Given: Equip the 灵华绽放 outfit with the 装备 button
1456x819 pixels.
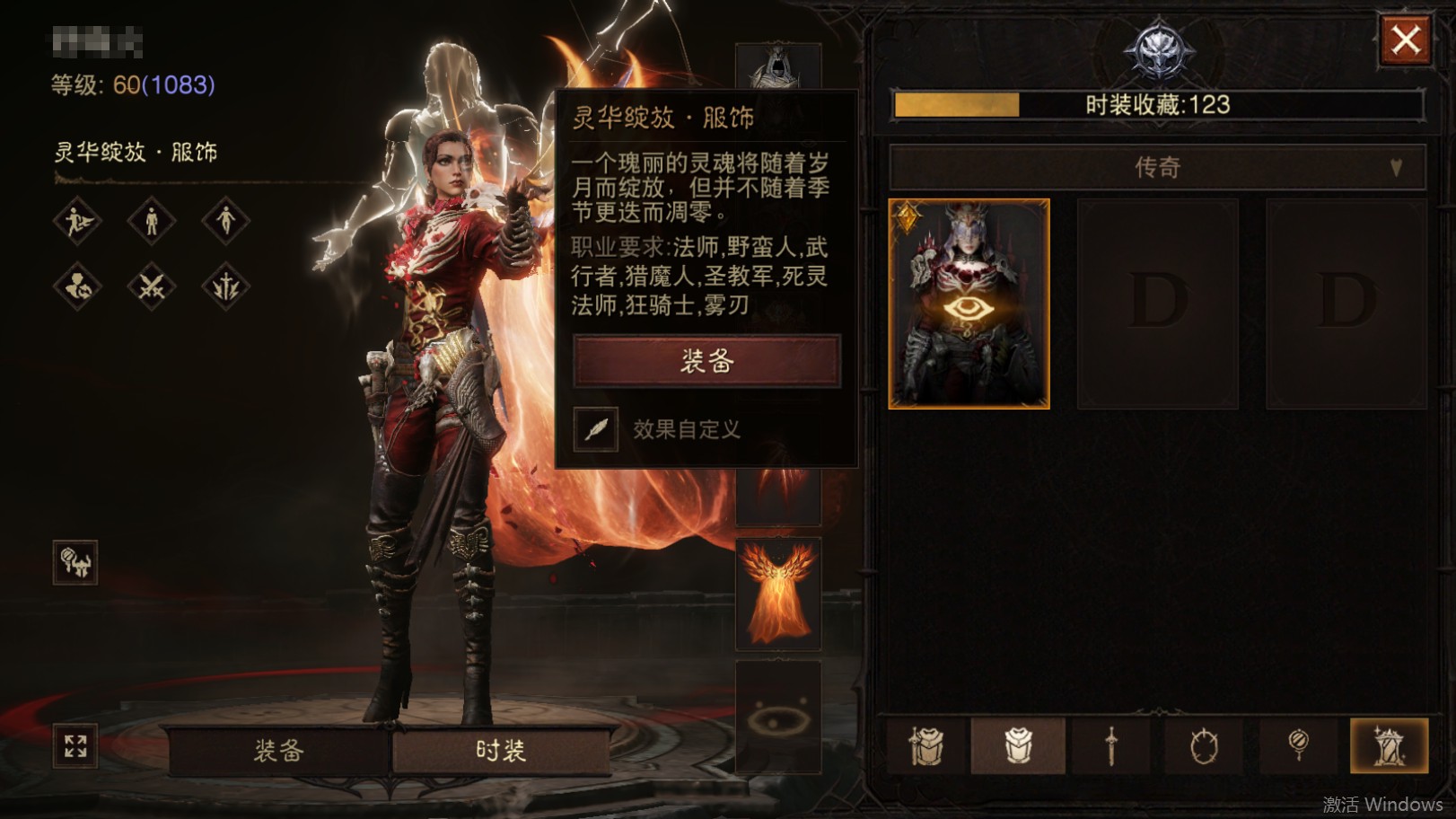Looking at the screenshot, I should (706, 361).
